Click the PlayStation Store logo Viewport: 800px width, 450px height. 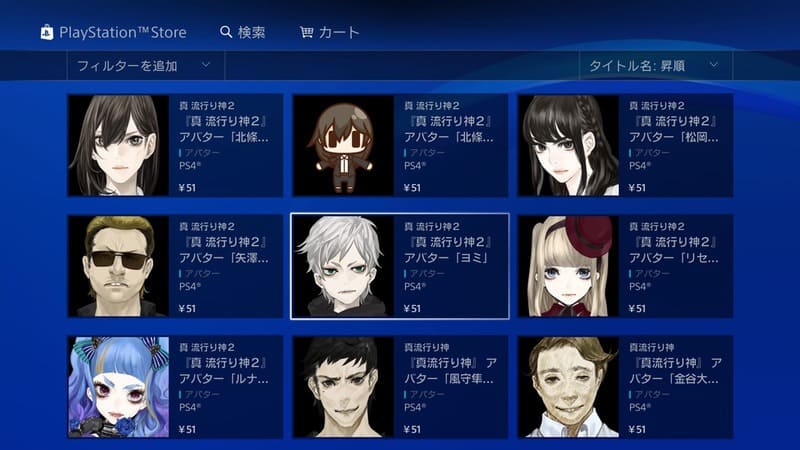[x=113, y=32]
